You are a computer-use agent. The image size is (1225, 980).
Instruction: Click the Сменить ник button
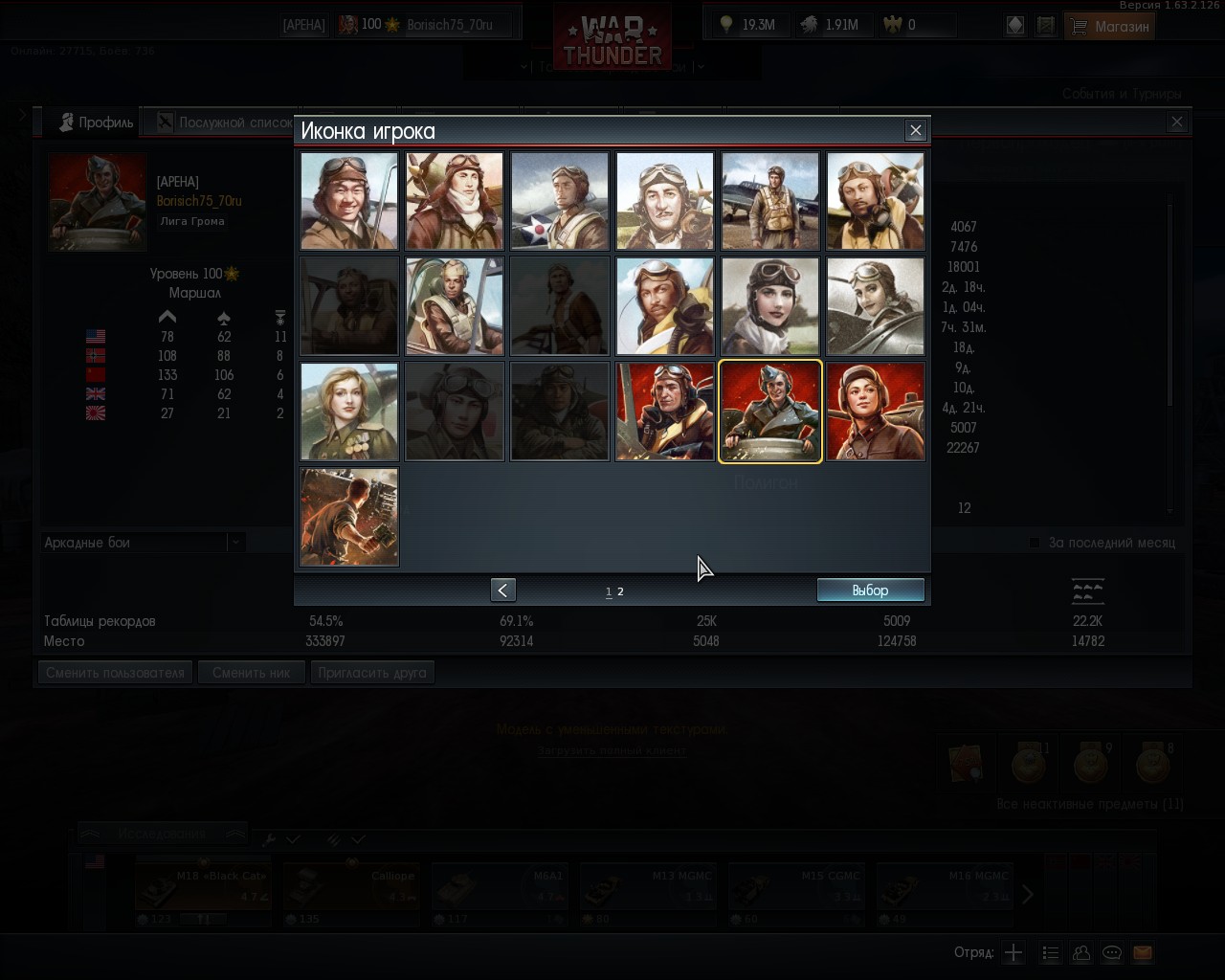[251, 672]
